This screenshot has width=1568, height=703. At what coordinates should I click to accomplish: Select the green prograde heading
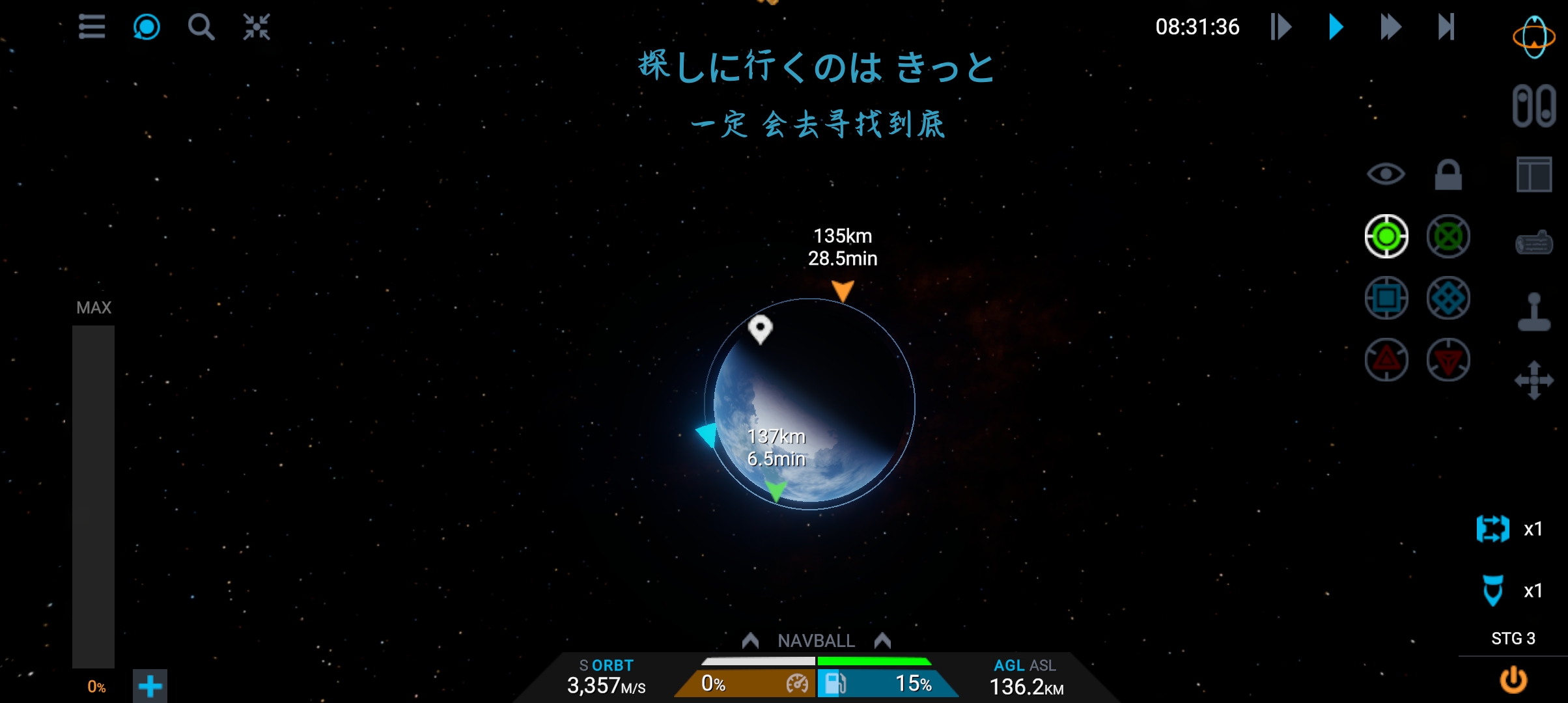pos(1386,236)
